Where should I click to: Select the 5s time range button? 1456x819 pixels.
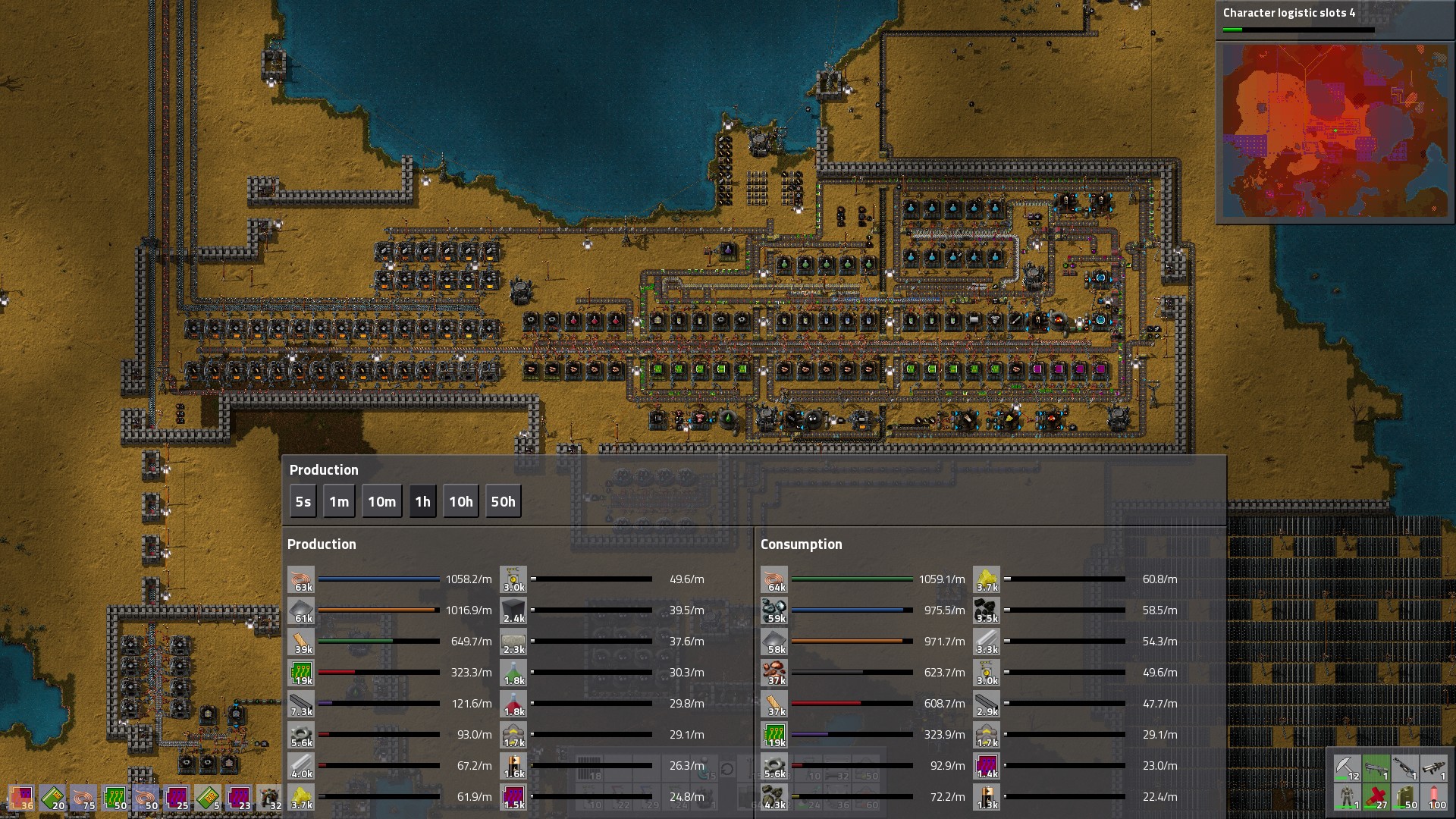(x=303, y=502)
